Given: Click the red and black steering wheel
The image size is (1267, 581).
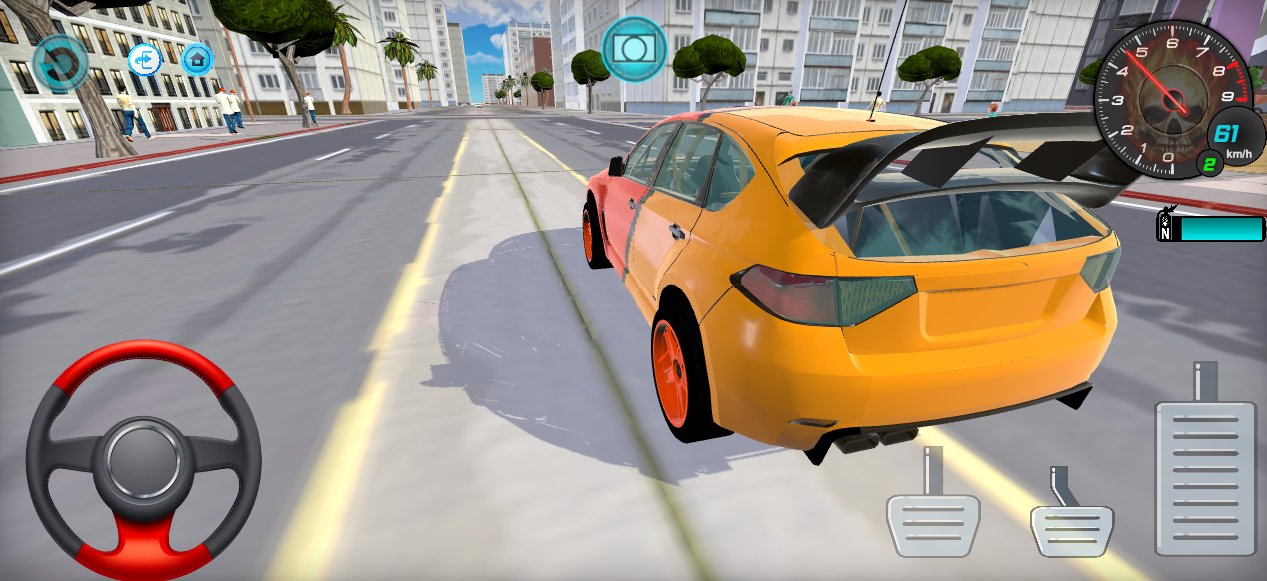Looking at the screenshot, I should click(144, 460).
